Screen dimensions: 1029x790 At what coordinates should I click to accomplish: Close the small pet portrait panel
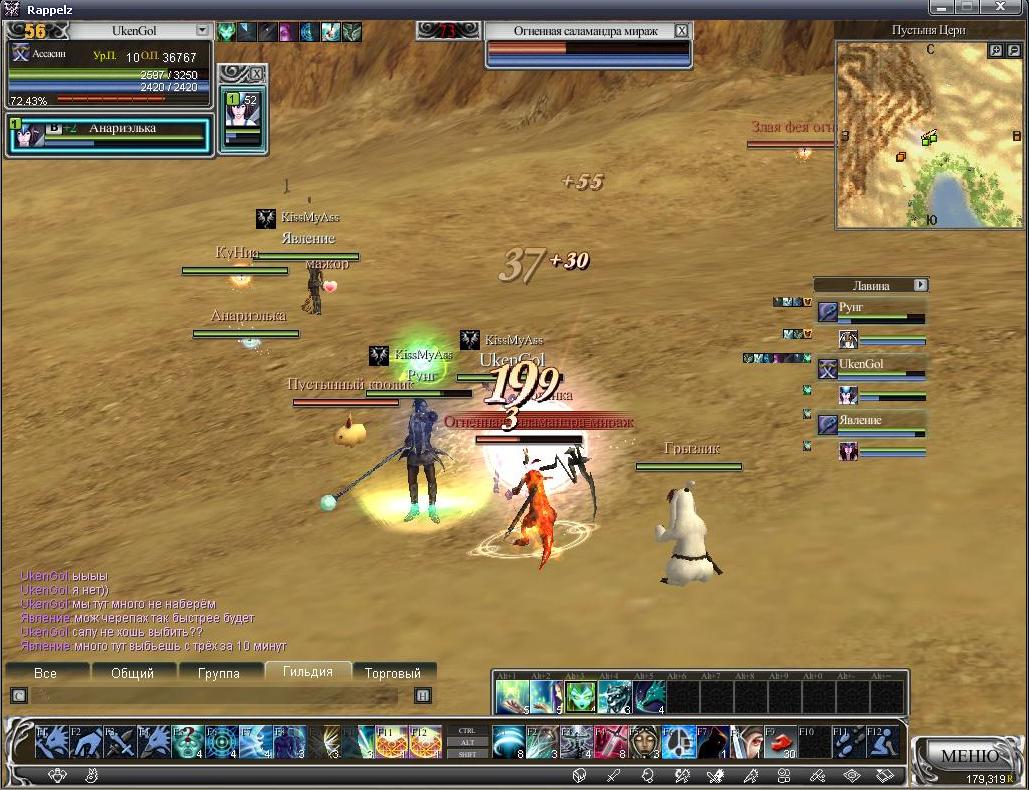click(256, 74)
